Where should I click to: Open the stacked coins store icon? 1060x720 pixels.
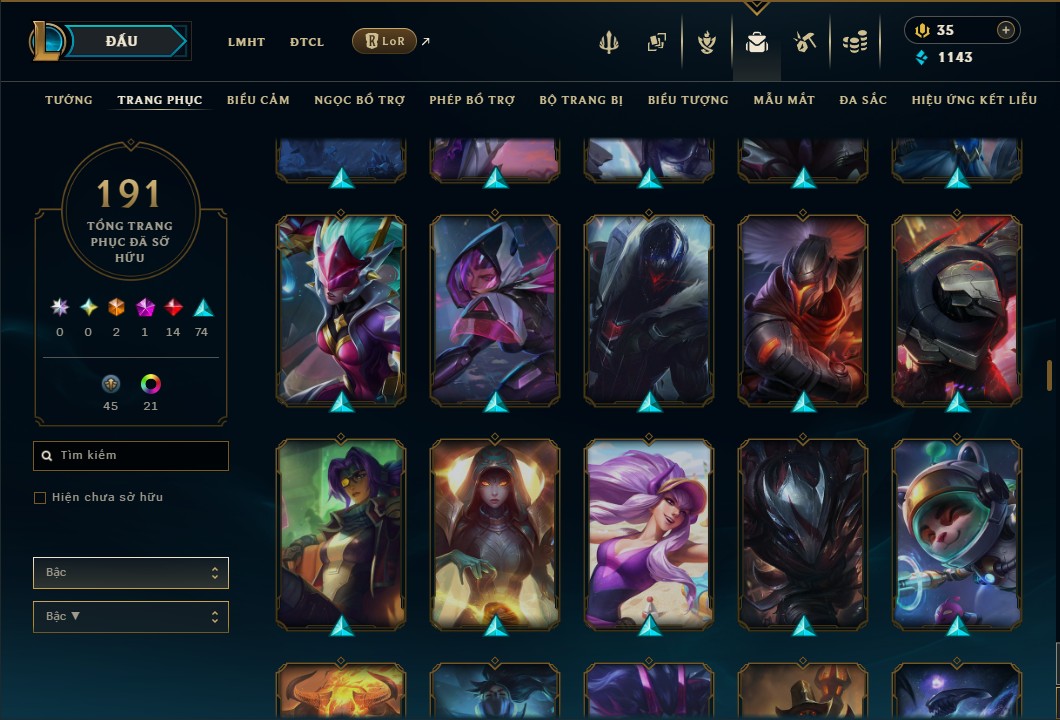tap(854, 42)
